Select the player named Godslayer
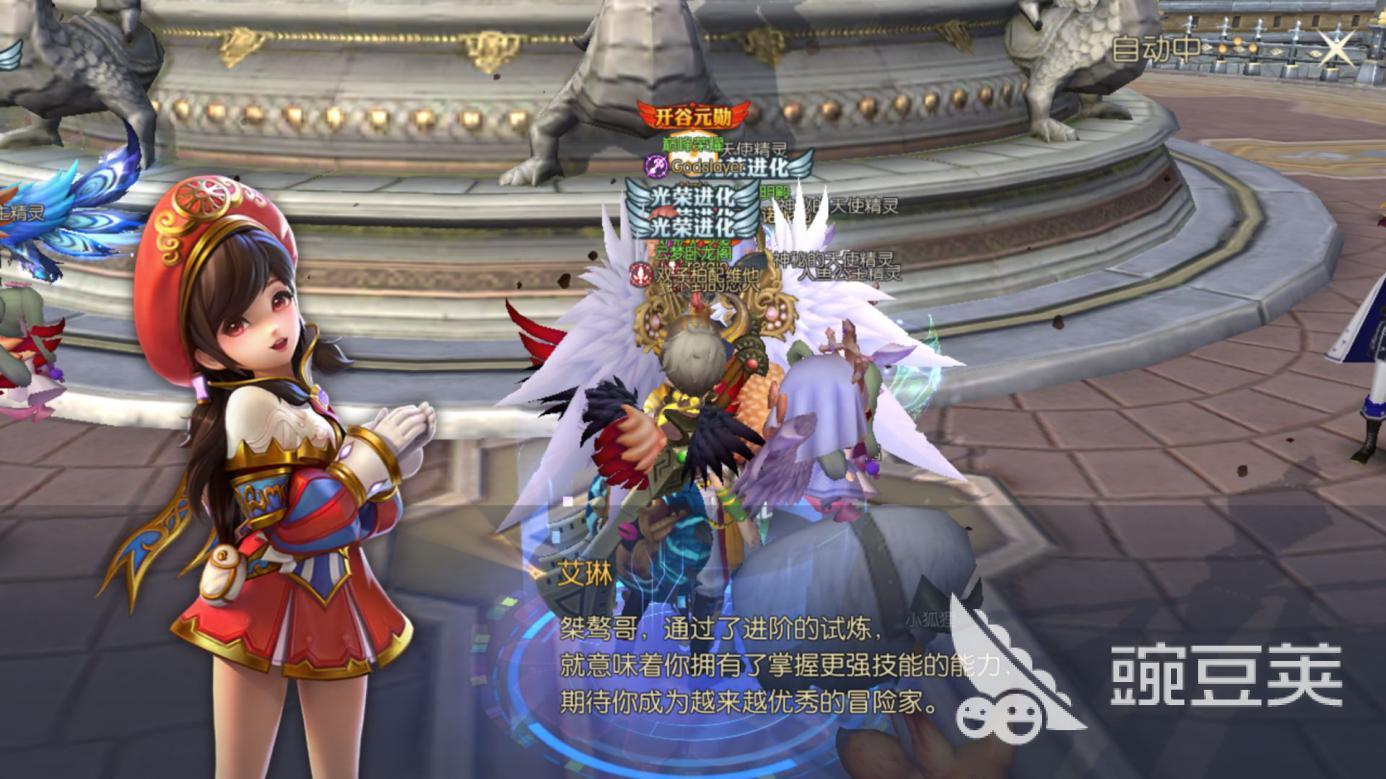 tap(707, 166)
